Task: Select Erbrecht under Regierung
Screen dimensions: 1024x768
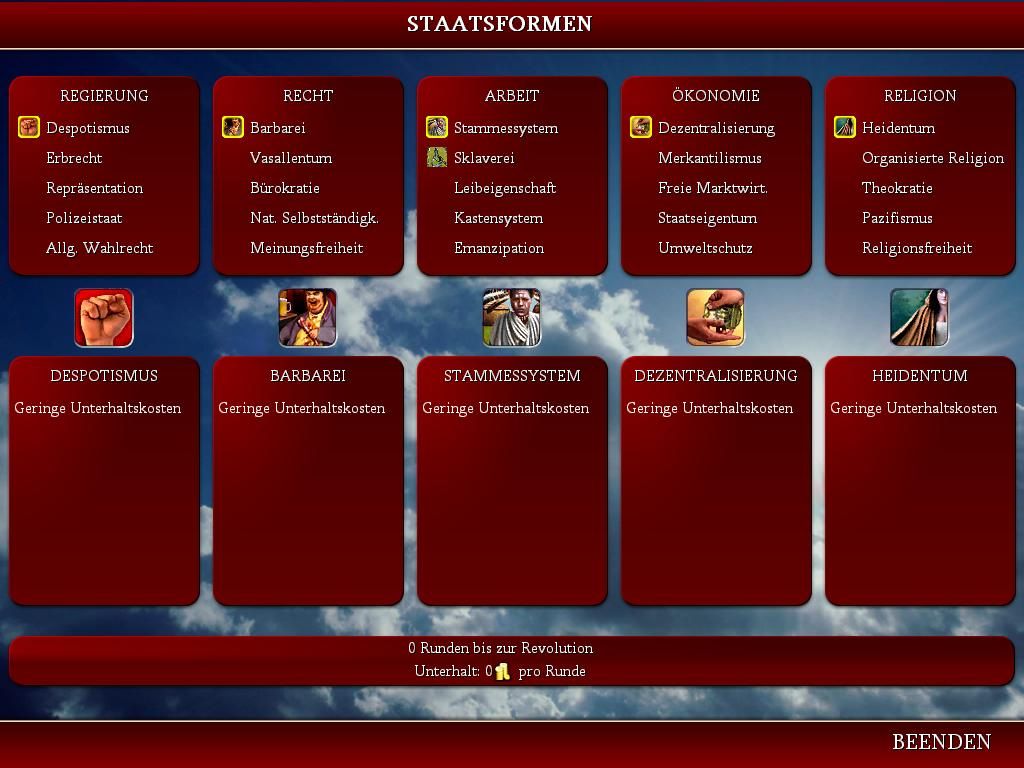Action: coord(74,158)
